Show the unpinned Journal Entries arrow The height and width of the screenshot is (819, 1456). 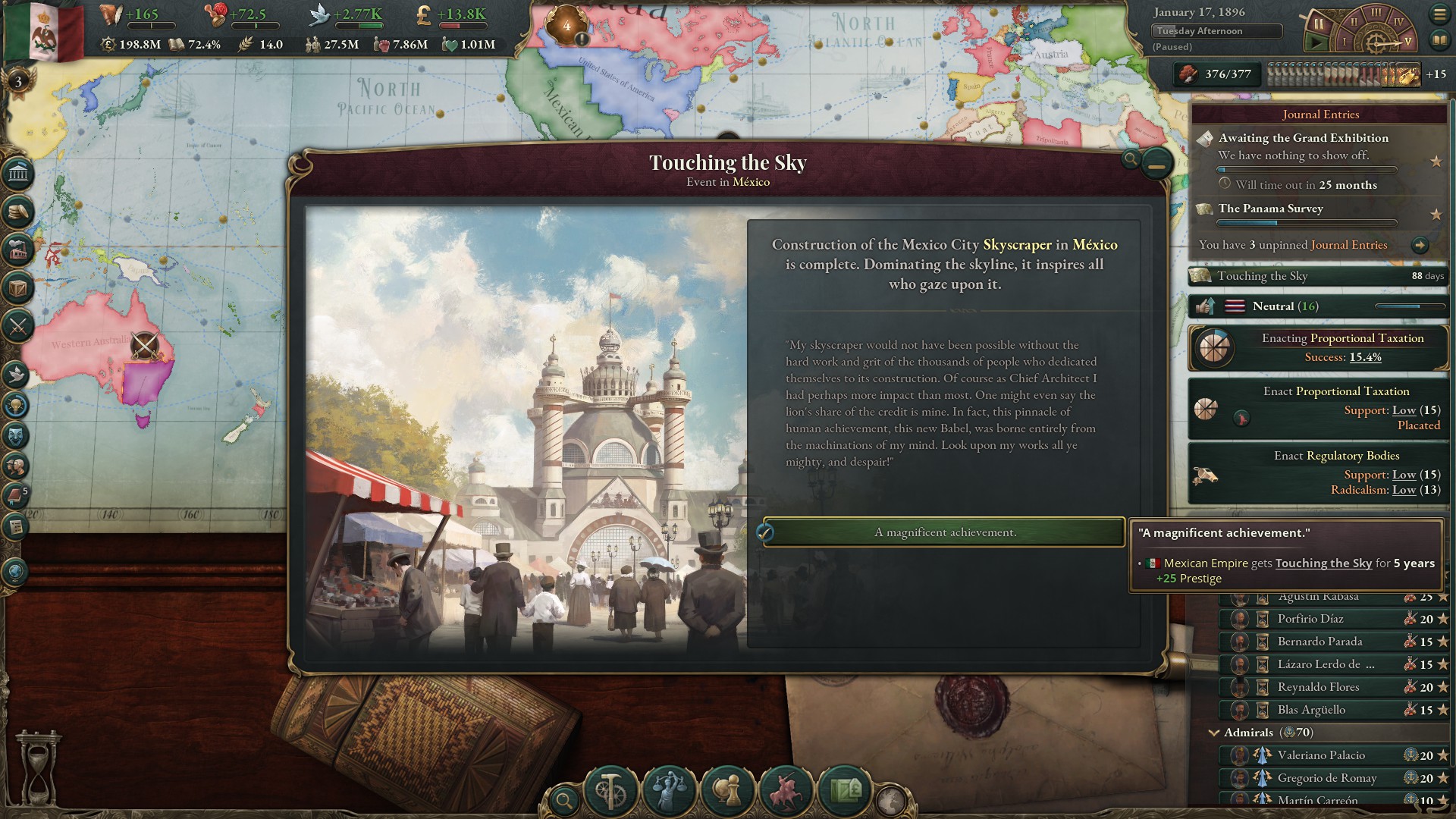pos(1420,245)
